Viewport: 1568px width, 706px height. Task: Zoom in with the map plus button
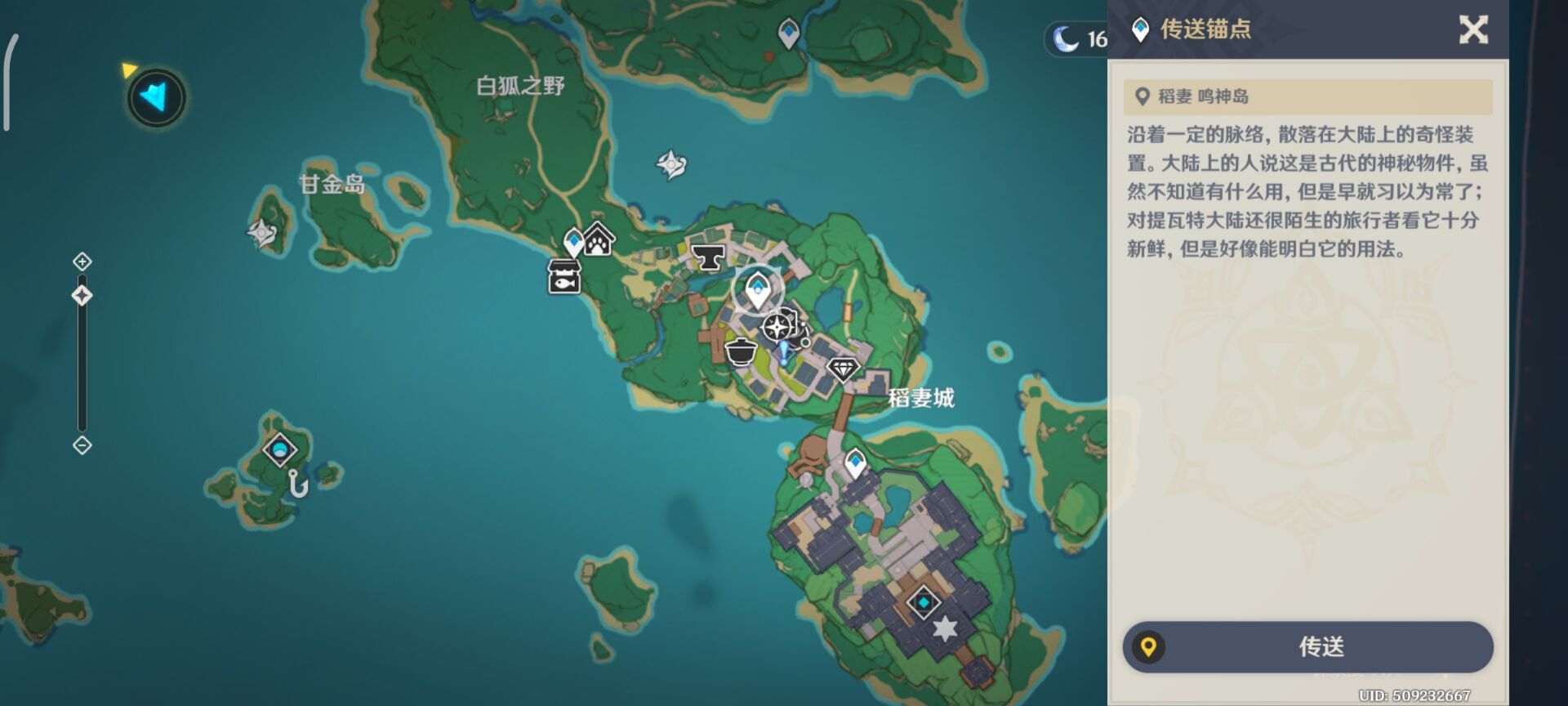(82, 261)
